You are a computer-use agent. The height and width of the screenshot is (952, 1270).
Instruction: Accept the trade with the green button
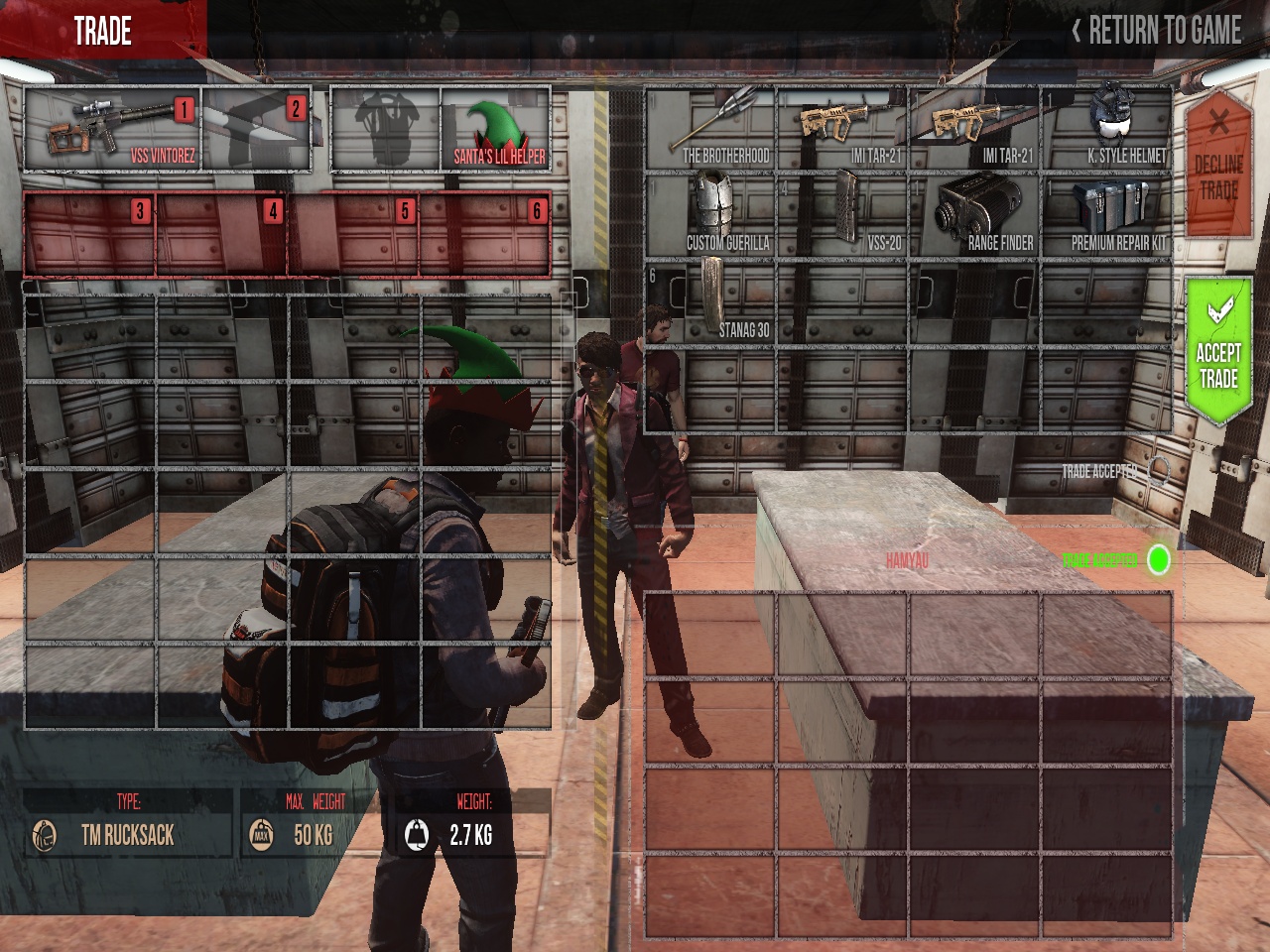(x=1217, y=352)
